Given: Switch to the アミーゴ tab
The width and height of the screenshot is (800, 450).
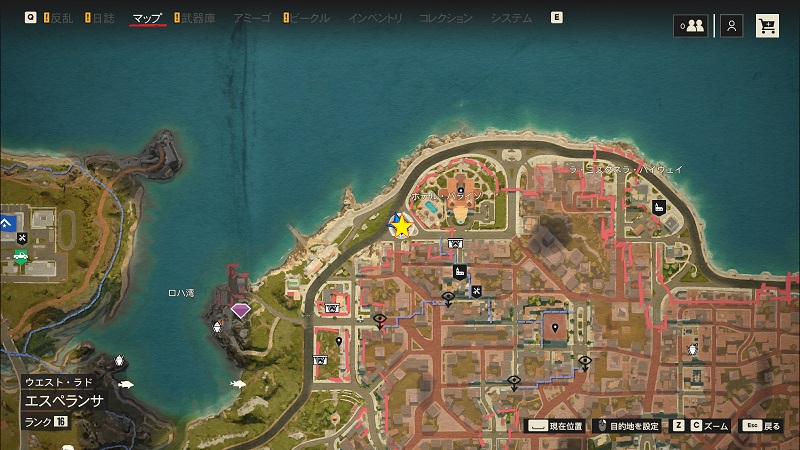Looking at the screenshot, I should (249, 18).
